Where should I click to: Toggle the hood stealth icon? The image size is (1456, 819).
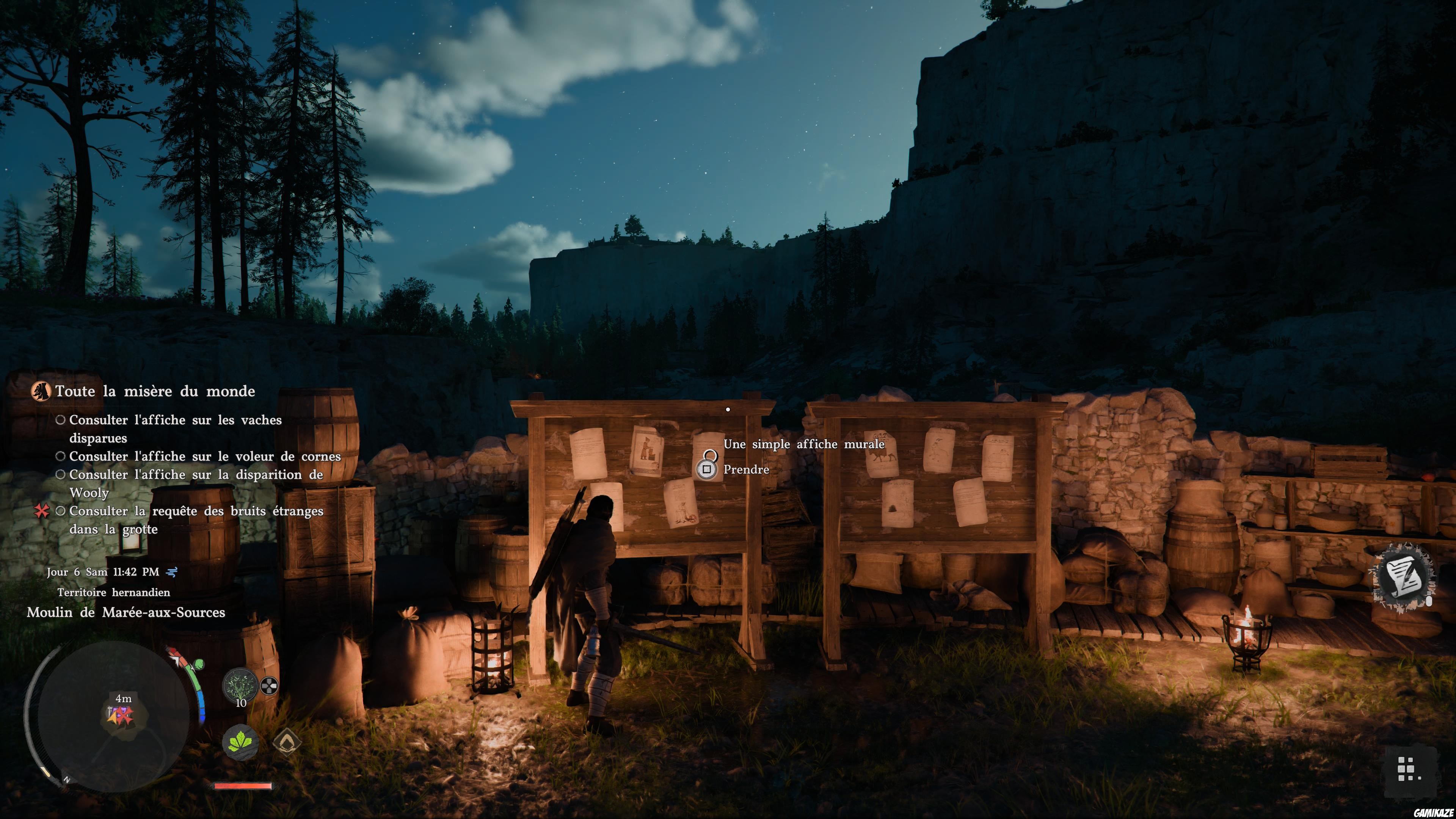coord(287,742)
